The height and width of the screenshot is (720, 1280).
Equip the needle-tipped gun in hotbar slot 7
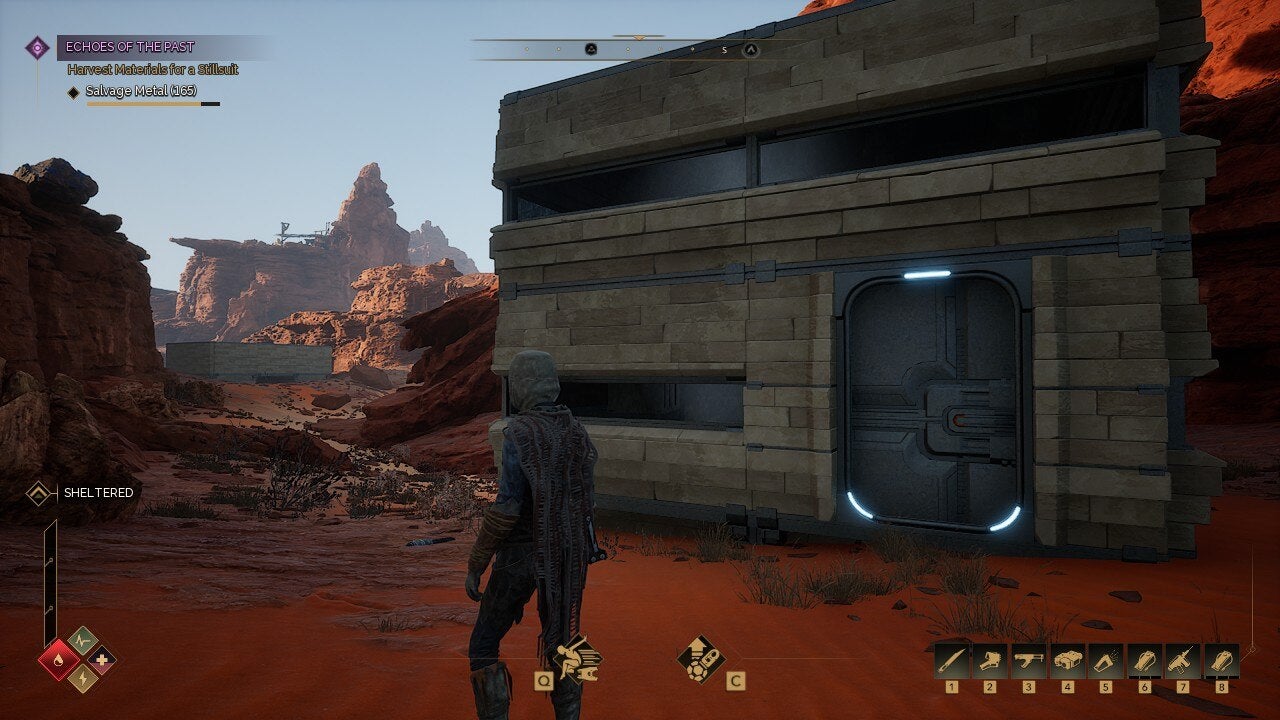pos(1182,661)
